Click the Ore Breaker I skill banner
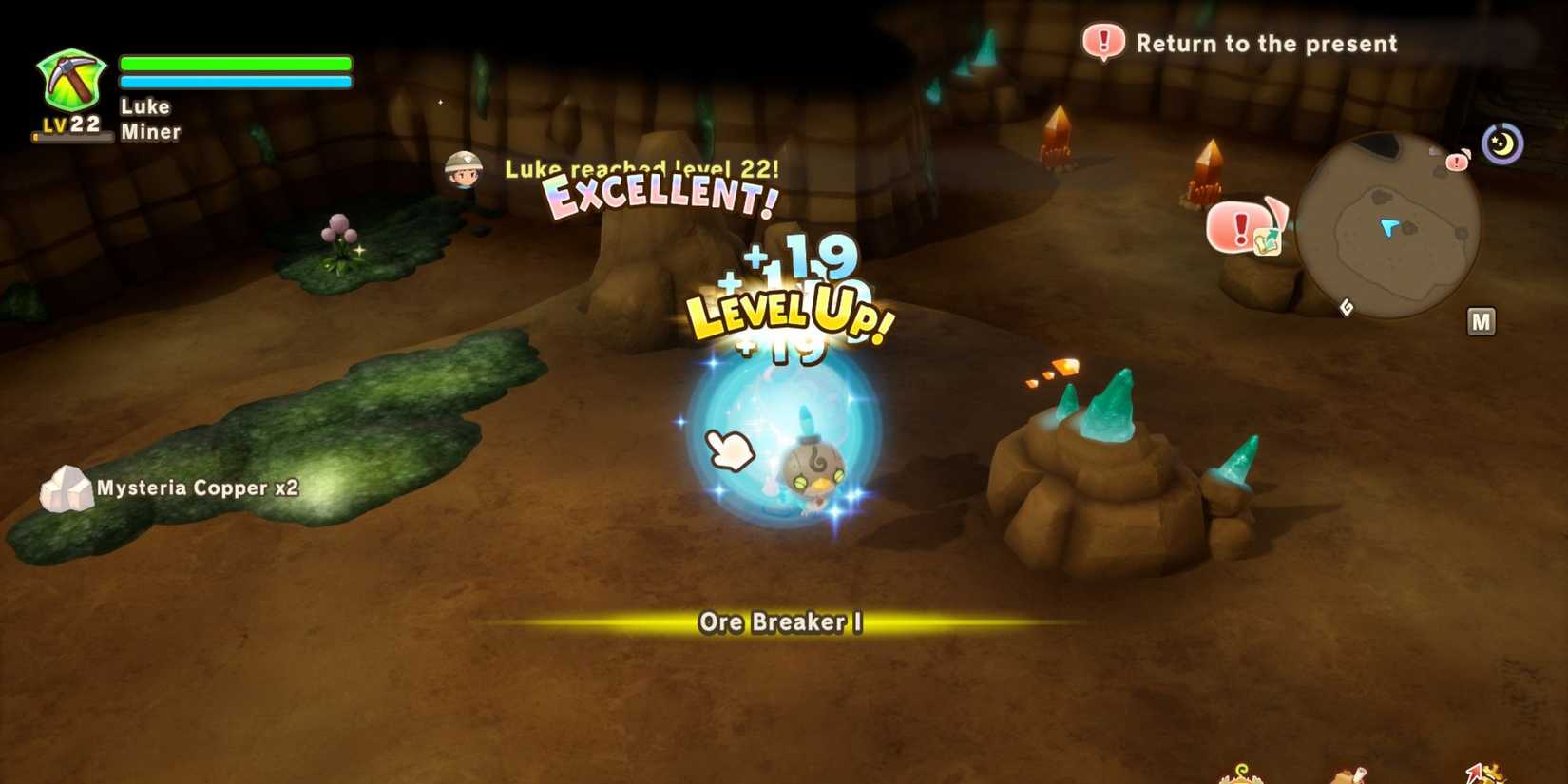 coord(782,623)
